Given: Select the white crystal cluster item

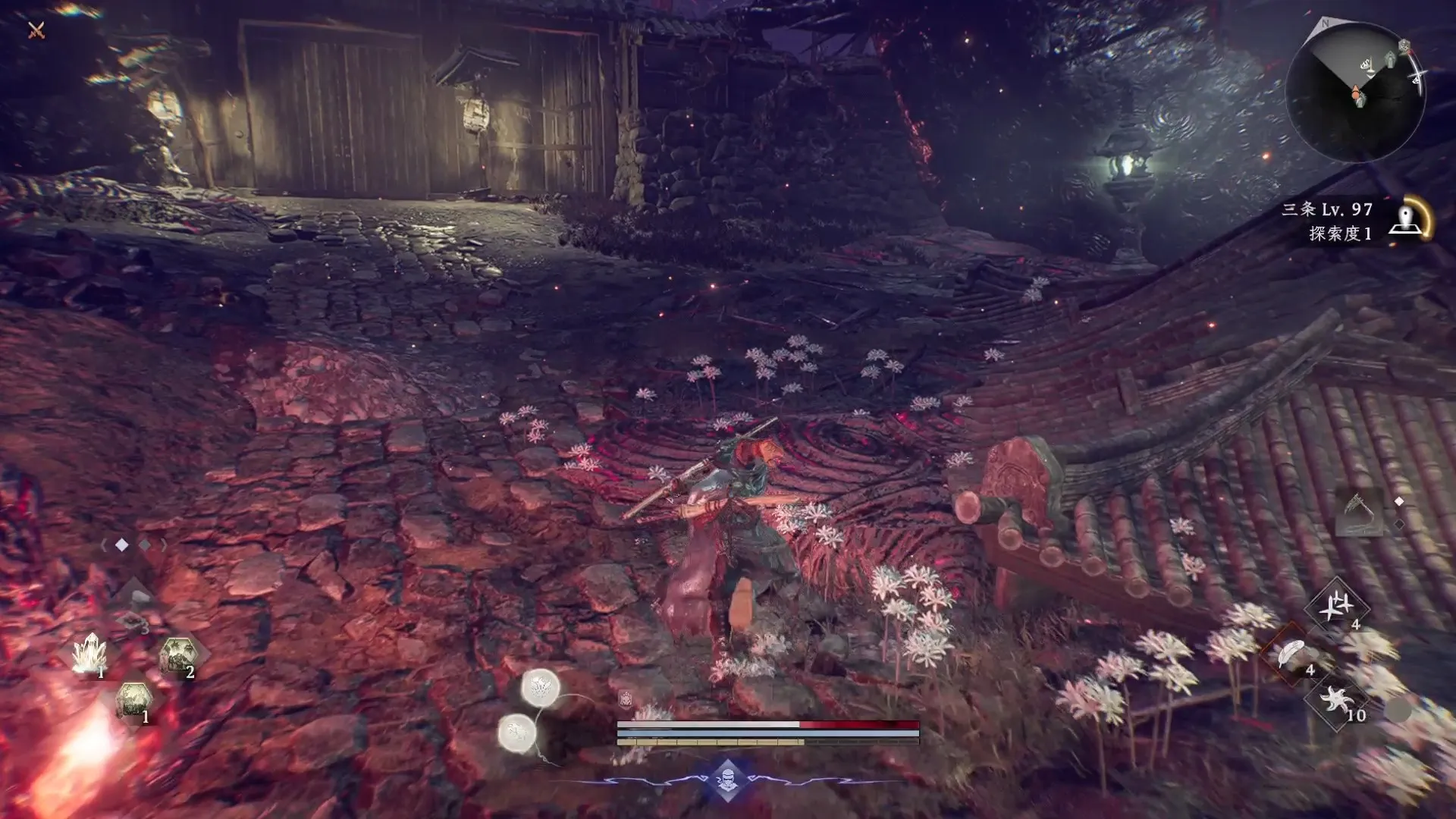Looking at the screenshot, I should (89, 654).
